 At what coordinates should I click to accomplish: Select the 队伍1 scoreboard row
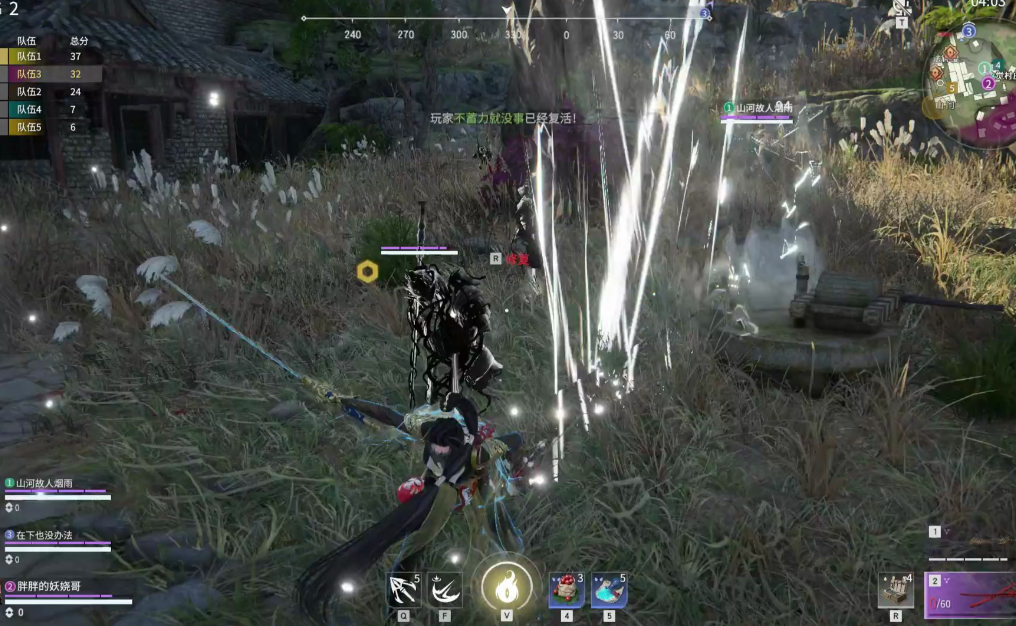[x=50, y=57]
